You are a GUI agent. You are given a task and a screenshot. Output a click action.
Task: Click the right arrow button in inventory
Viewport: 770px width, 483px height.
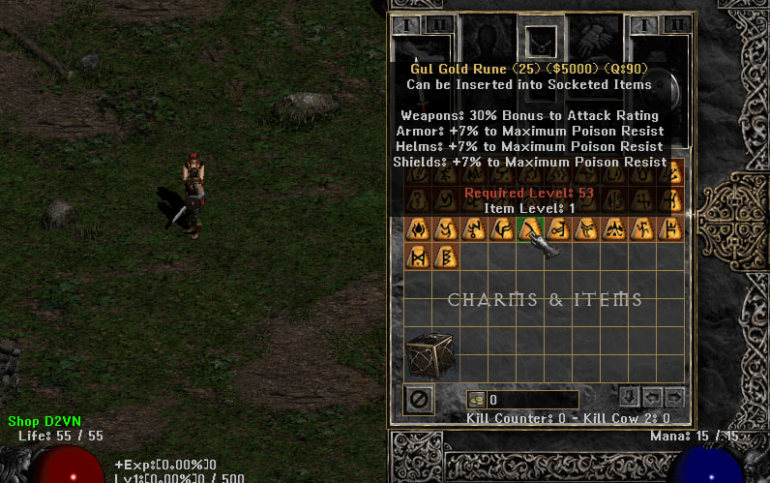[x=674, y=396]
